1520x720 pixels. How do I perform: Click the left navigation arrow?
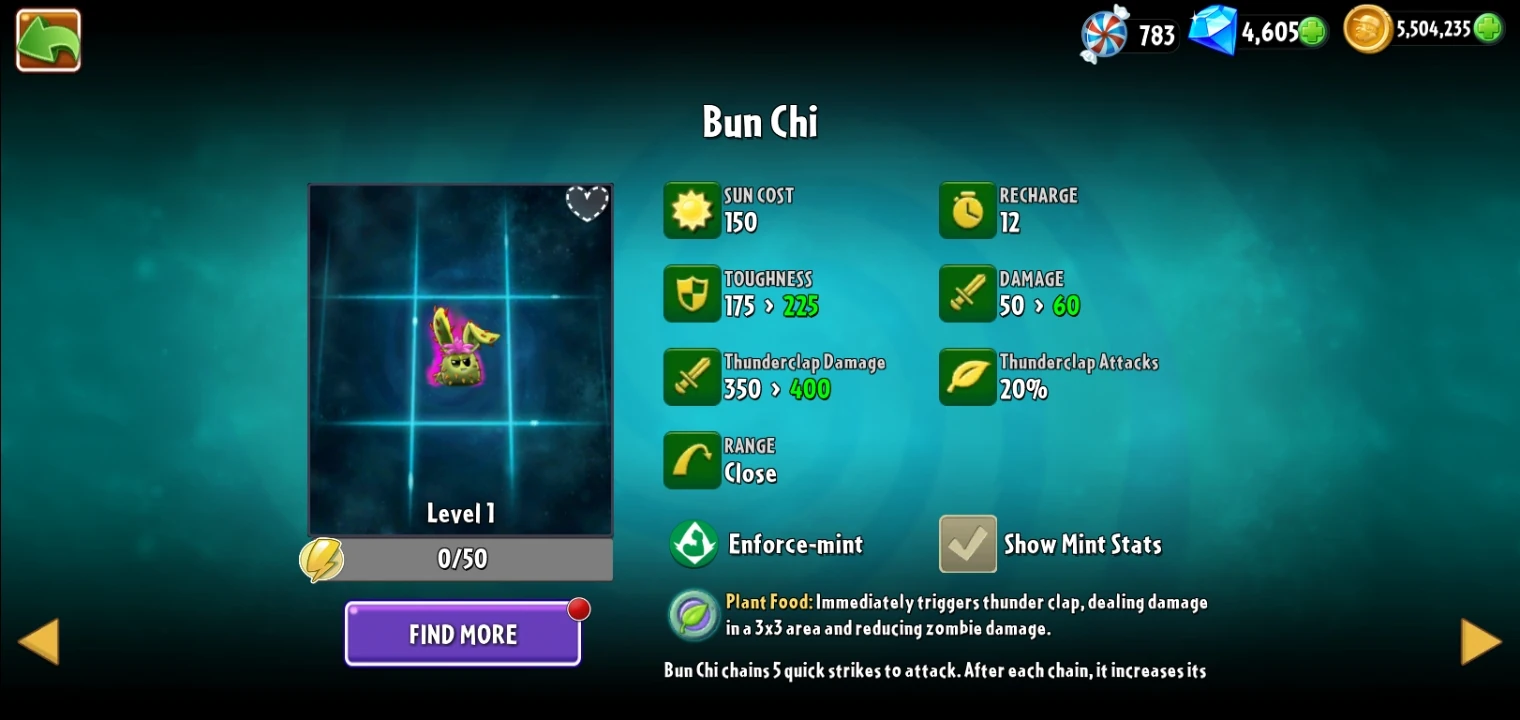pos(39,640)
